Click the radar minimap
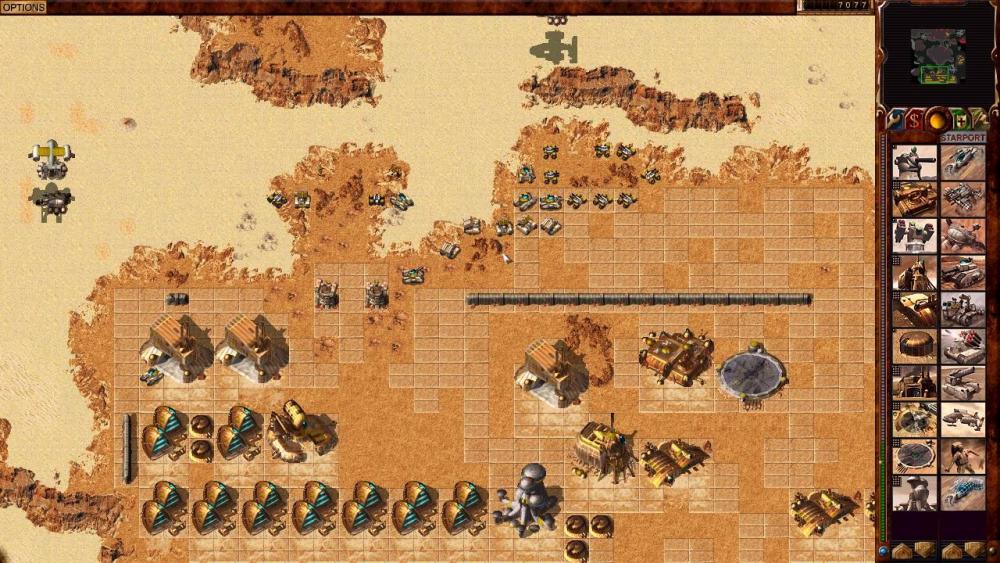 938,56
